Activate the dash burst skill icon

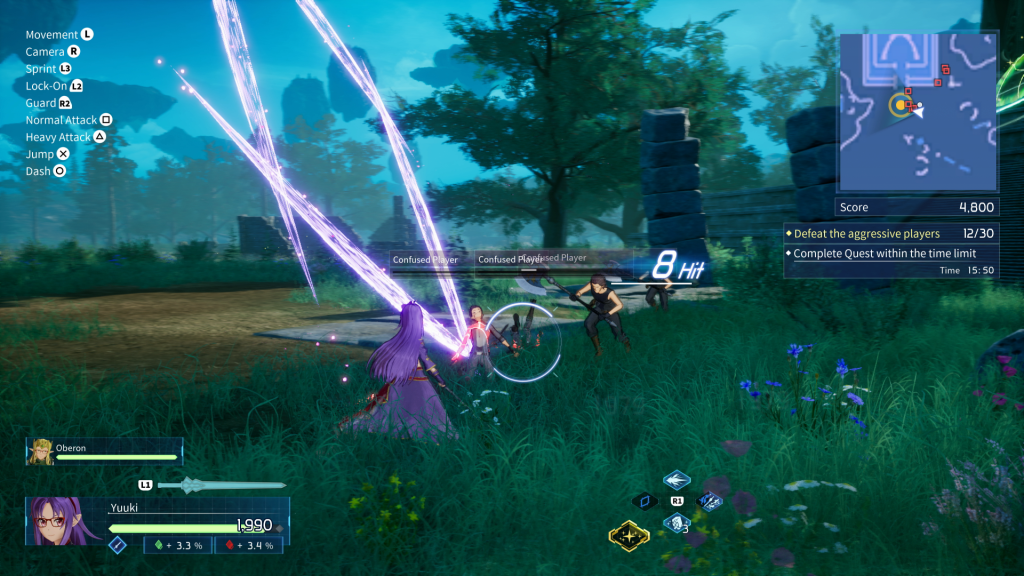click(x=677, y=479)
